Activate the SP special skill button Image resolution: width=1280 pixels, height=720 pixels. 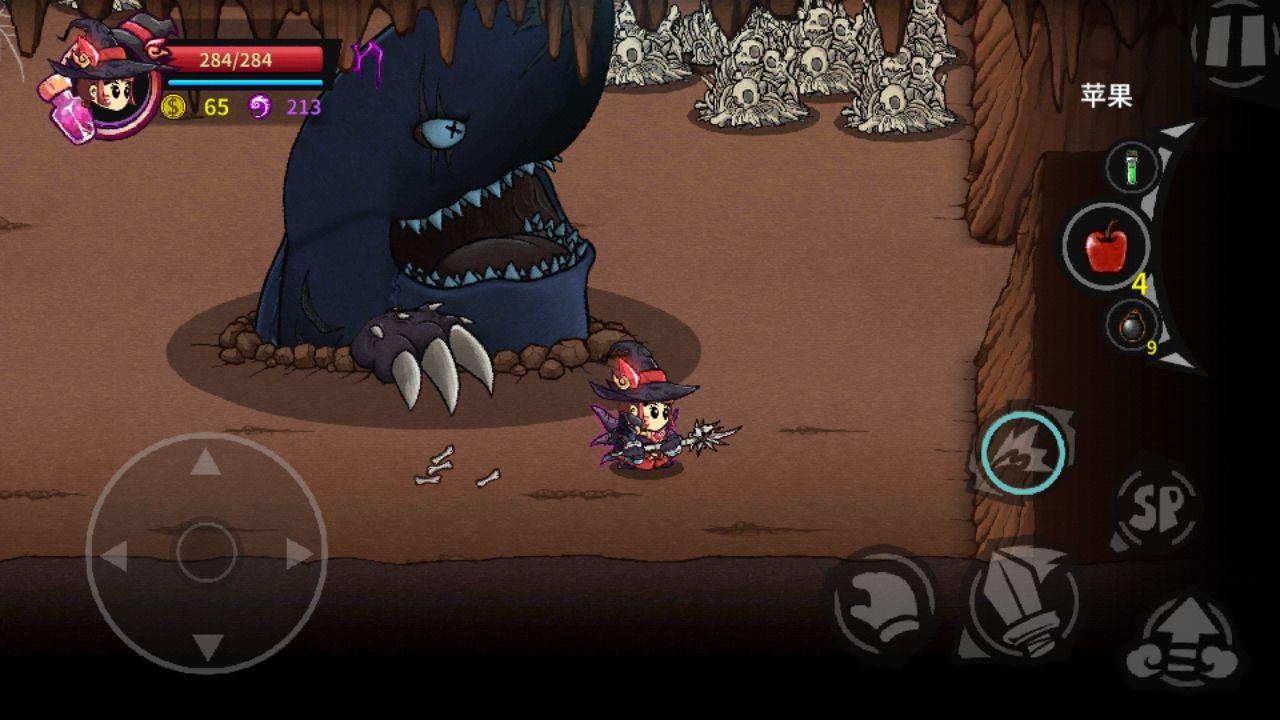coord(1158,503)
